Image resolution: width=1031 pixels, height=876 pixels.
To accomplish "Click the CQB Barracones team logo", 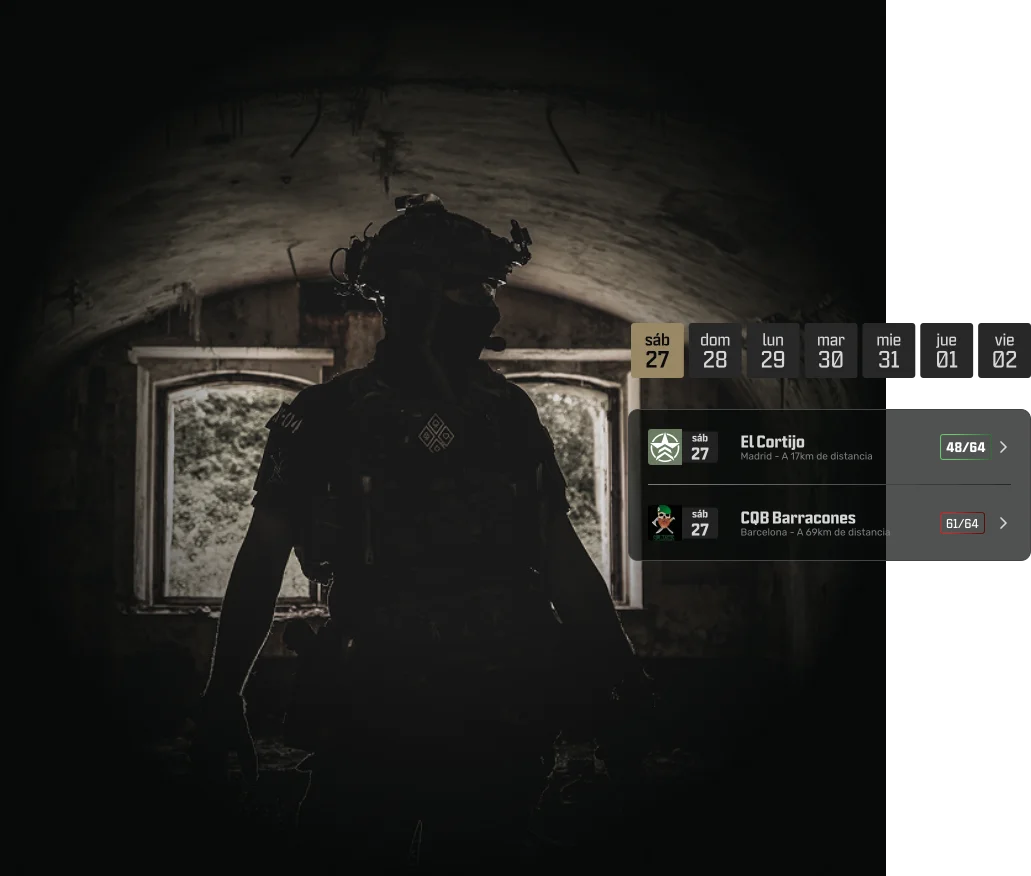I will pyautogui.click(x=665, y=523).
